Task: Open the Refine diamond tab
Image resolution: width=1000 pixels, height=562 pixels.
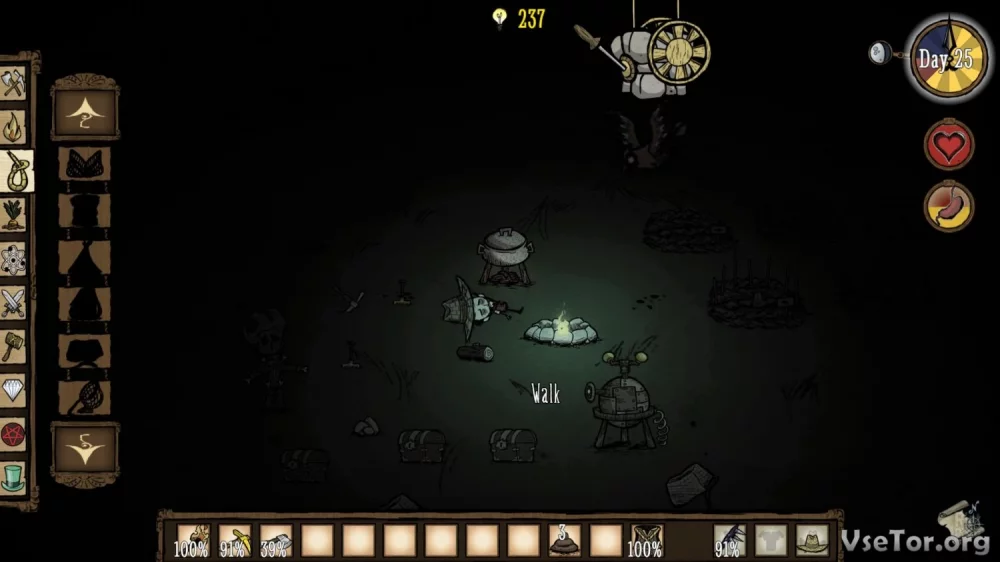Action: coord(13,391)
